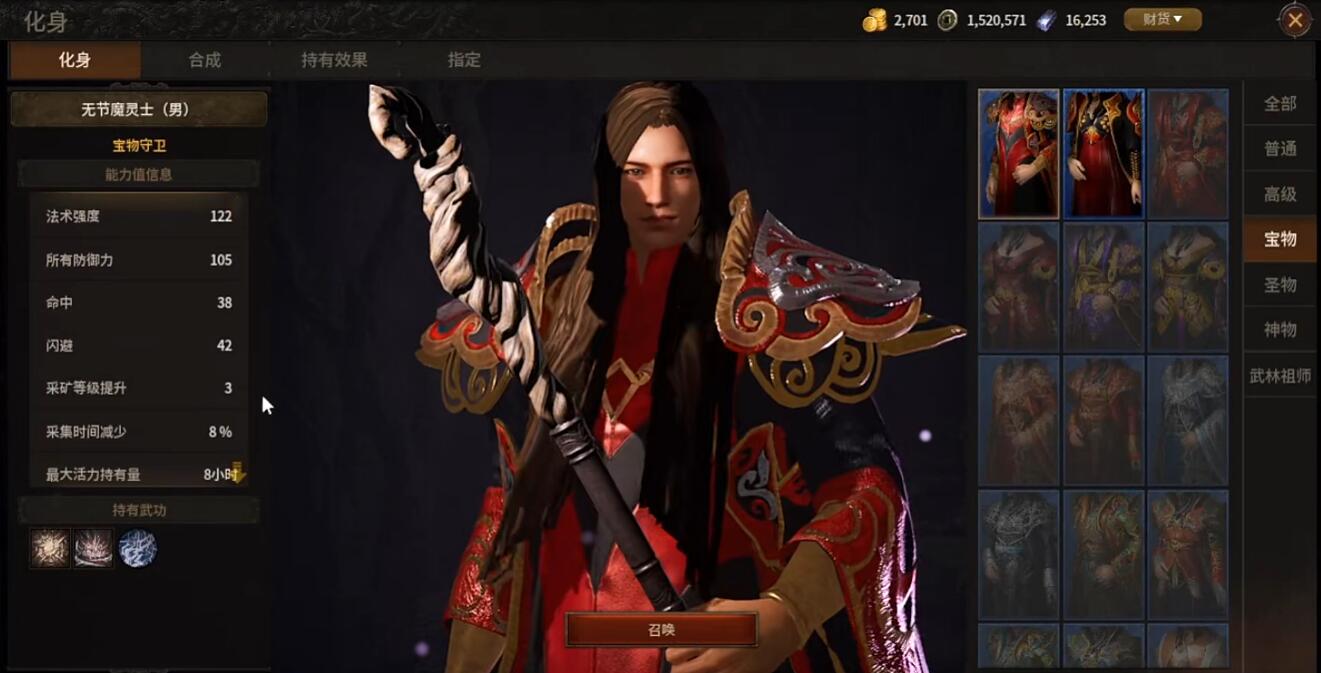Screen dimensions: 1321x673
Task: Choose the 高级 grade filter
Action: click(1280, 194)
